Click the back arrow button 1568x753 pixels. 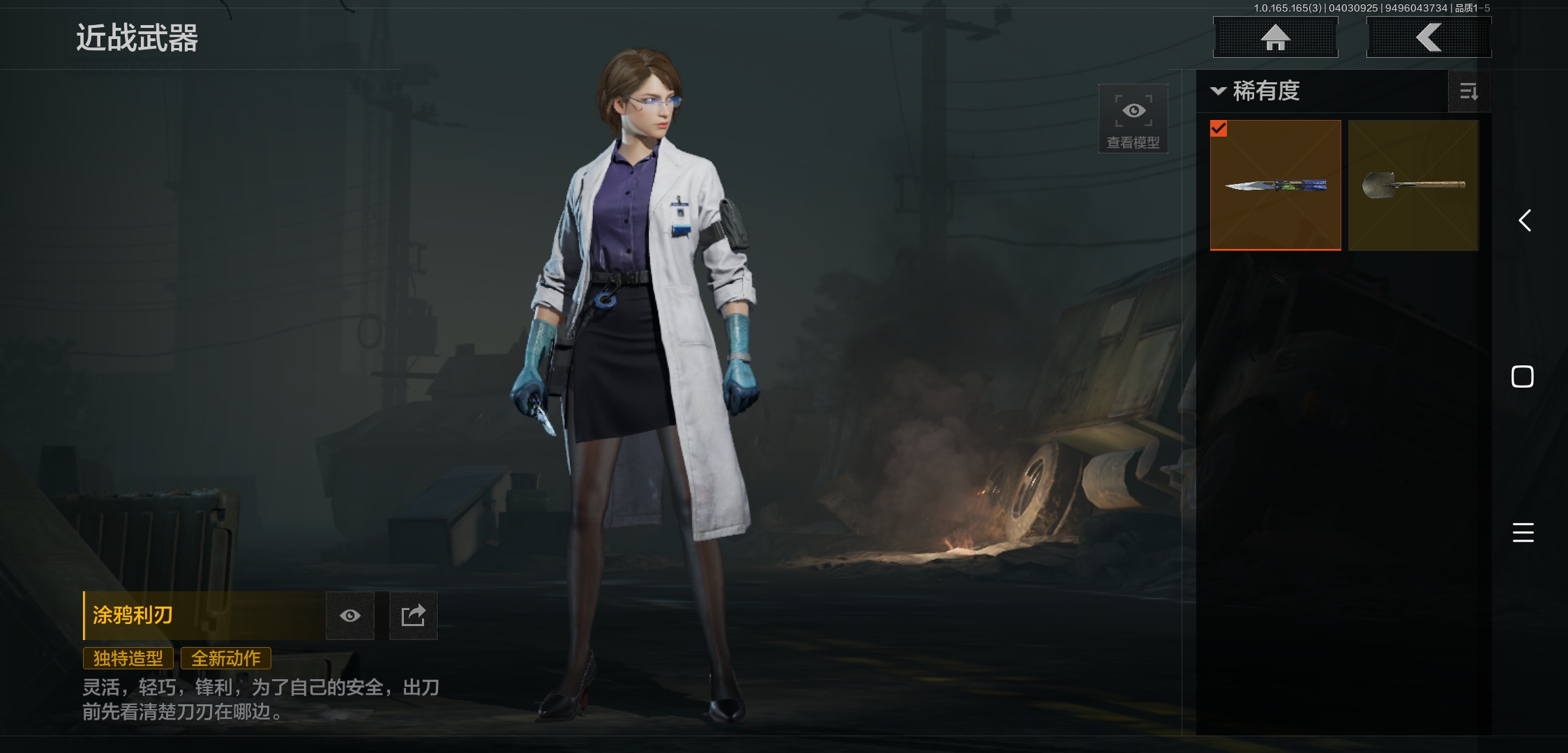tap(1428, 37)
